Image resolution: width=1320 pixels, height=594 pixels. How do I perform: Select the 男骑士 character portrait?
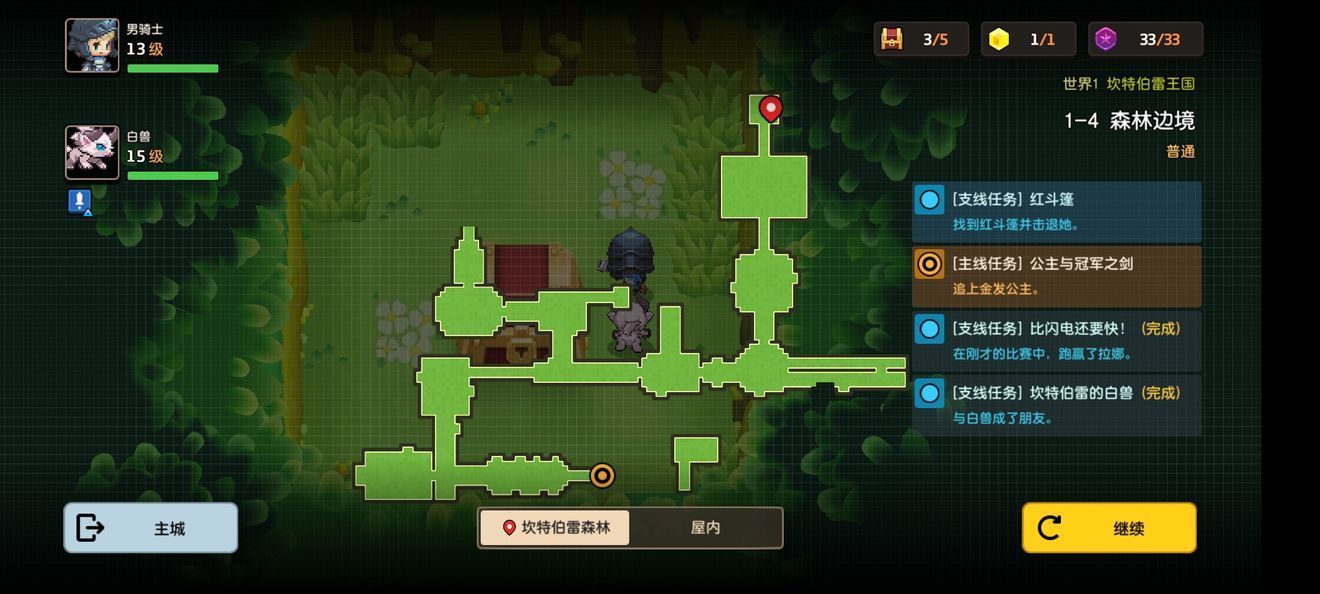pos(92,46)
